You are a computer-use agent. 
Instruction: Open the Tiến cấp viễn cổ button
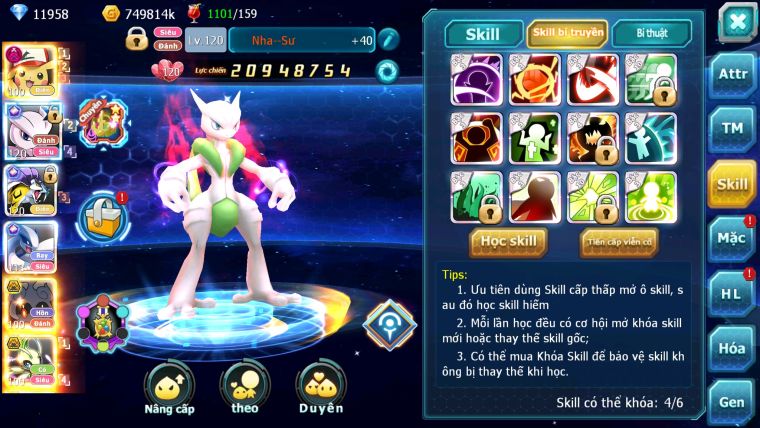(x=619, y=241)
